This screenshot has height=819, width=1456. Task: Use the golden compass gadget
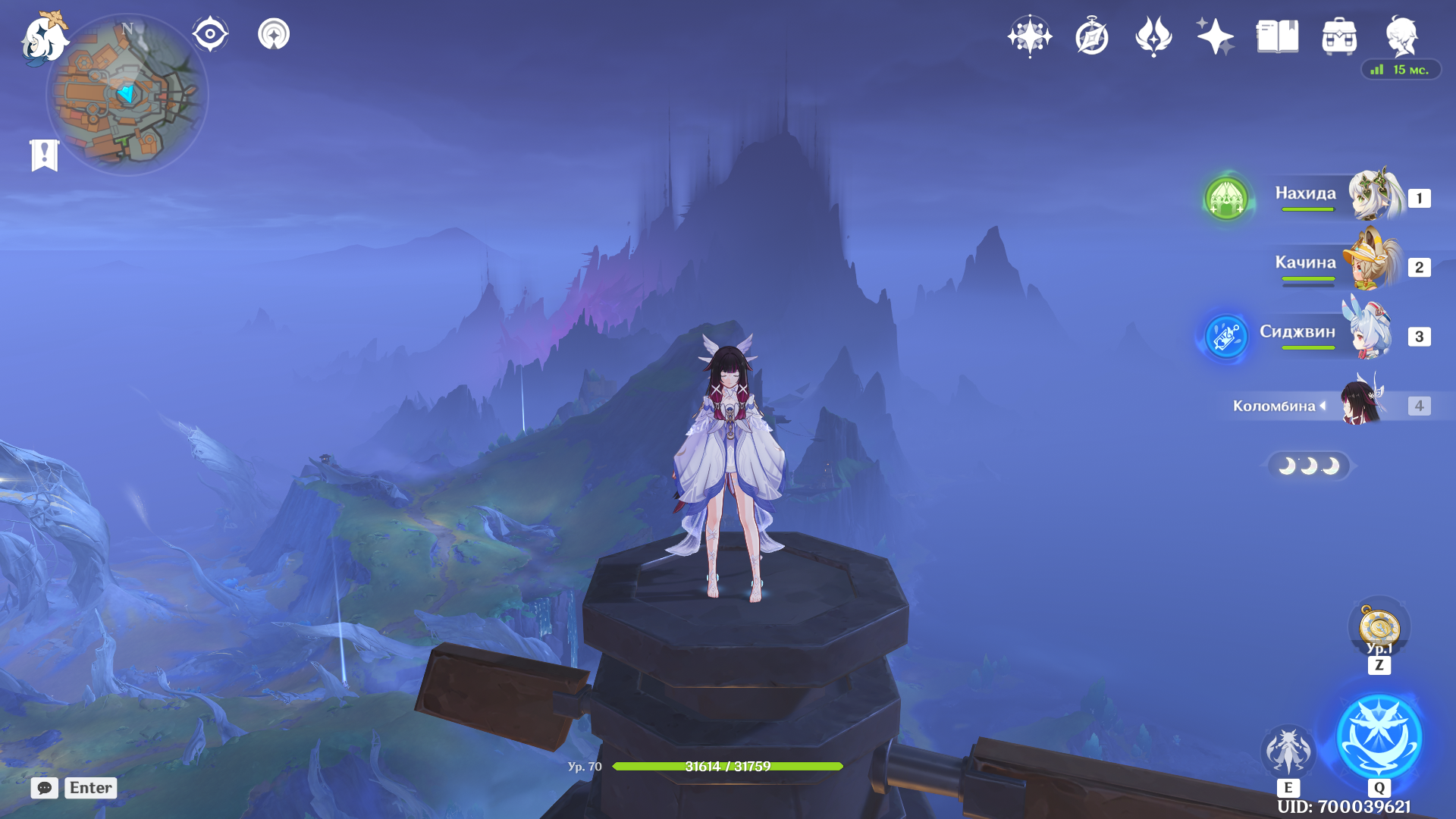point(1379,628)
